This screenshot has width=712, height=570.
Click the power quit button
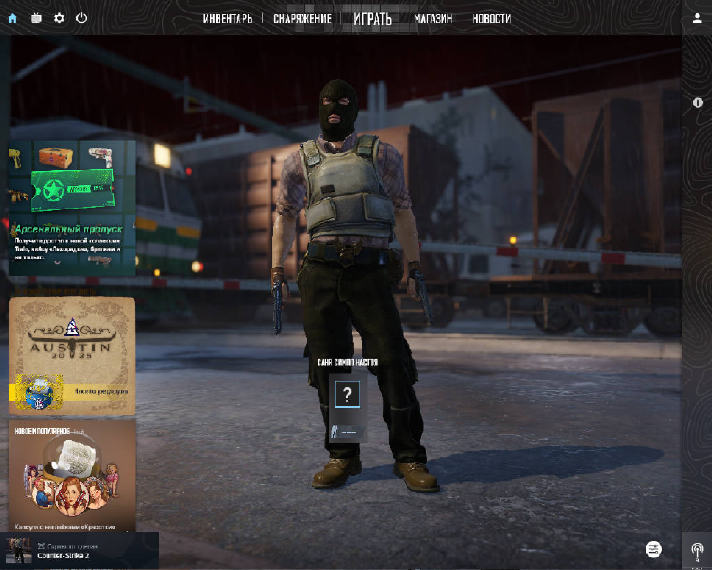click(81, 18)
